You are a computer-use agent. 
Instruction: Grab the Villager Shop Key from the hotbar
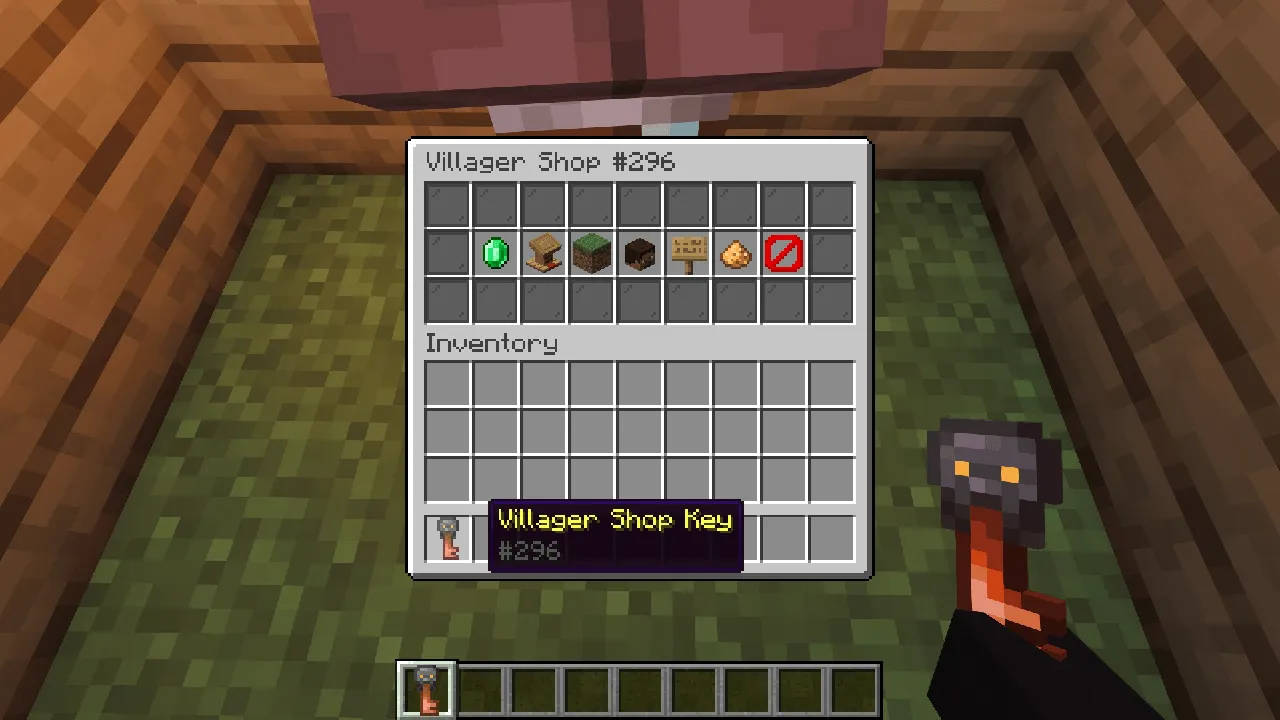(427, 687)
